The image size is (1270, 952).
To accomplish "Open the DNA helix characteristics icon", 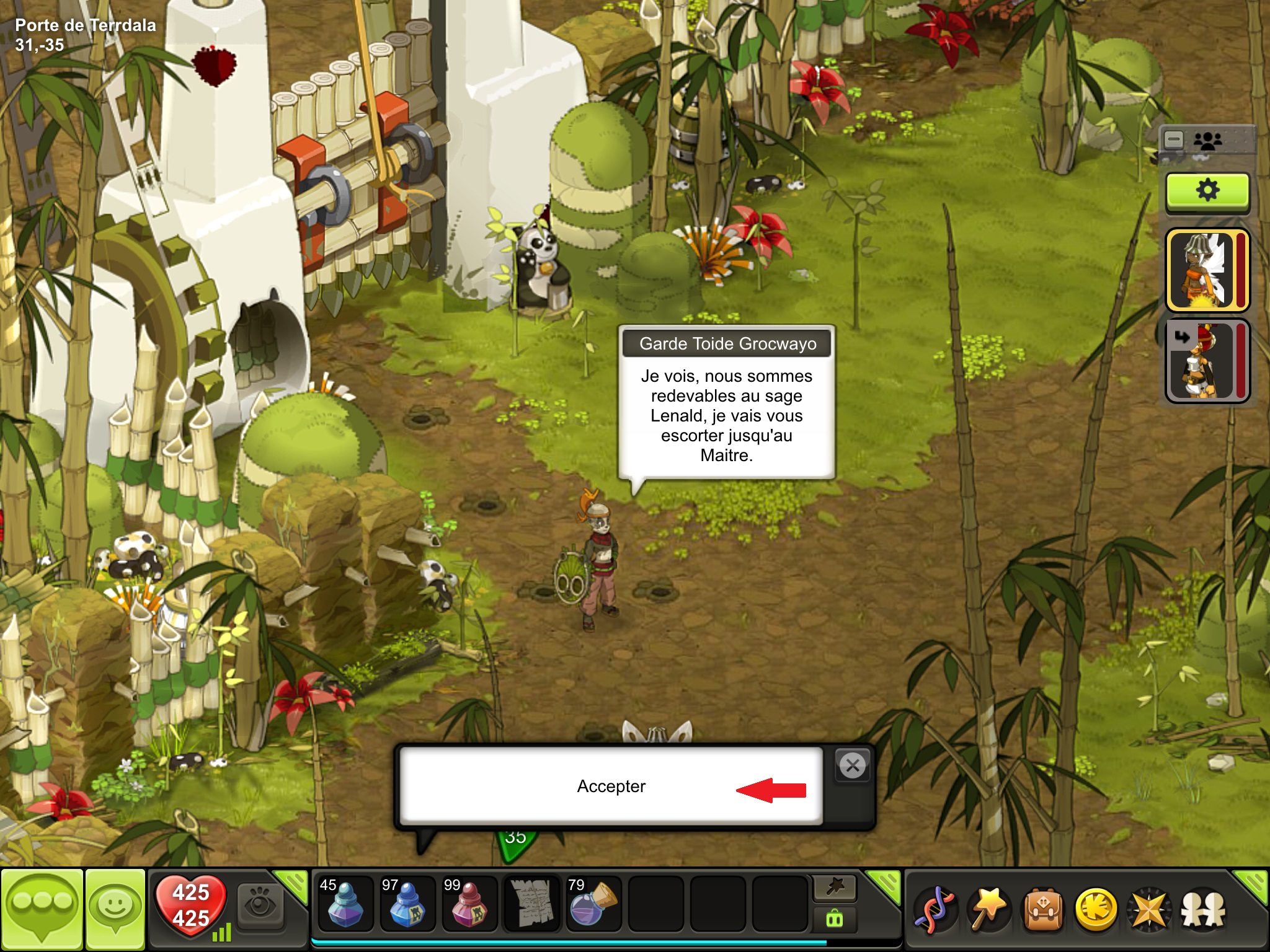I will [935, 910].
